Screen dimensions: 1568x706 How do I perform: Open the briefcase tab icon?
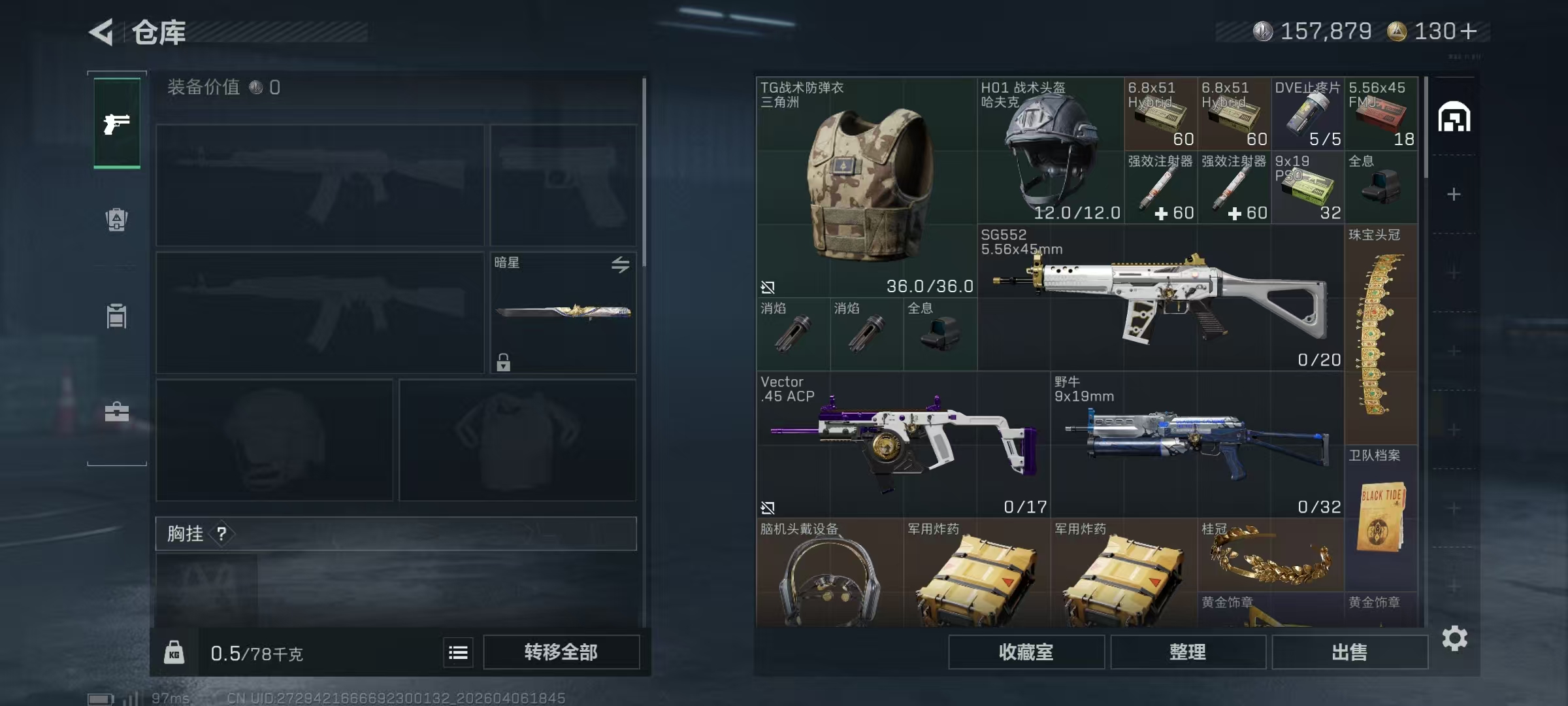(x=117, y=412)
